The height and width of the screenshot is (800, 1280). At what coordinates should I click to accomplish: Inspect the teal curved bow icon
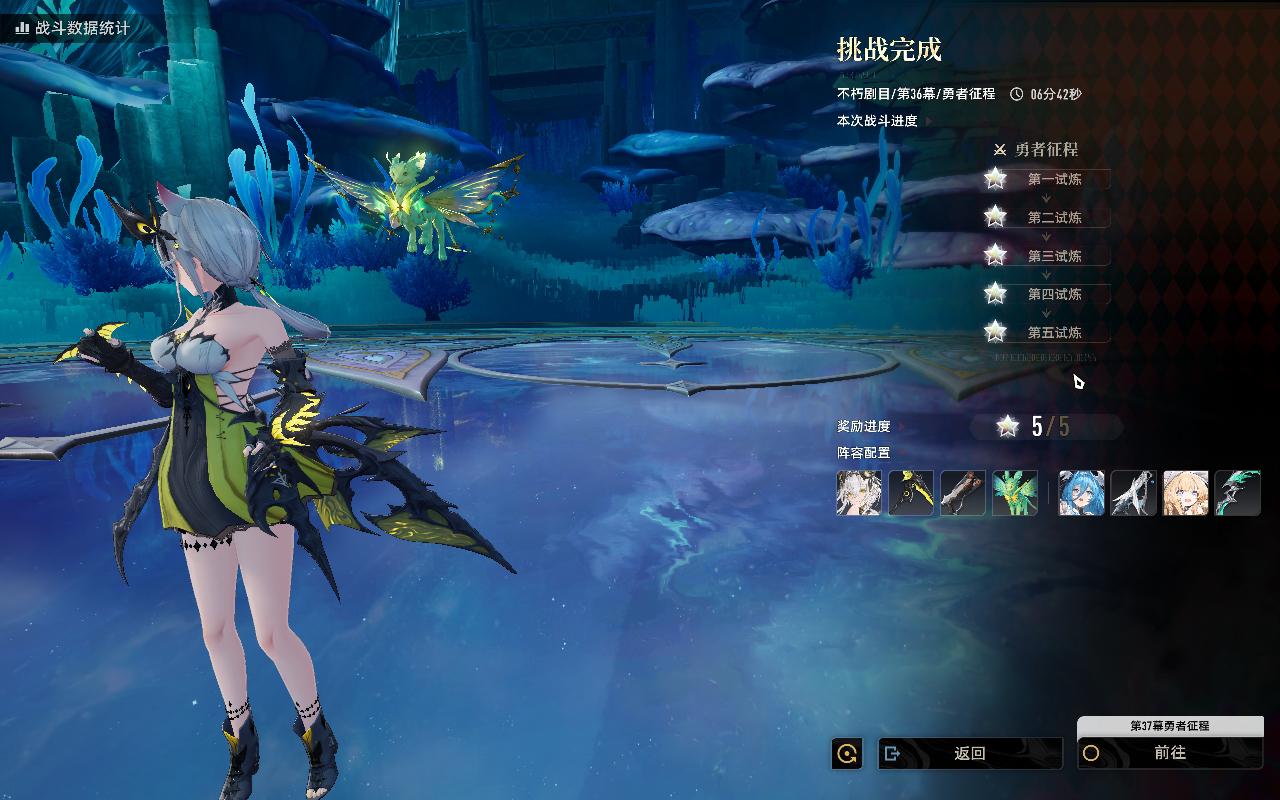(x=1238, y=493)
